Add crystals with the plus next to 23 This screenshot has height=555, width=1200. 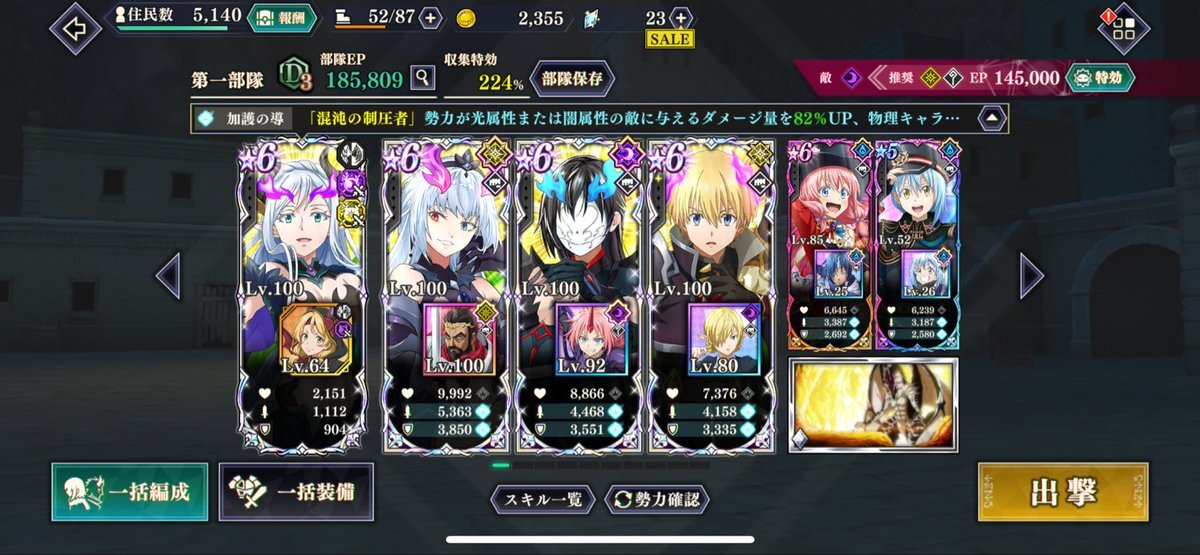(681, 18)
